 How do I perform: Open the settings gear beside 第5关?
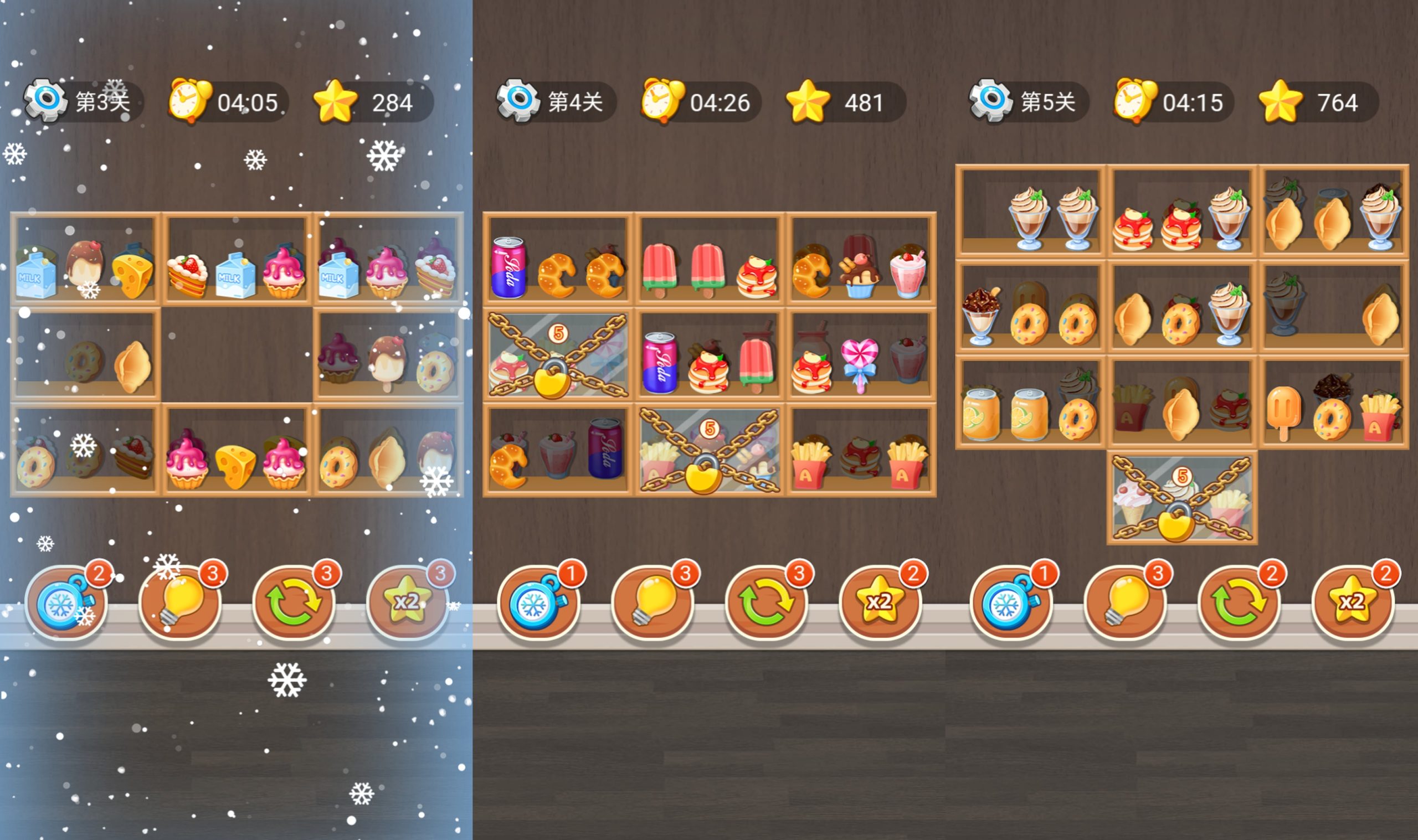[990, 101]
